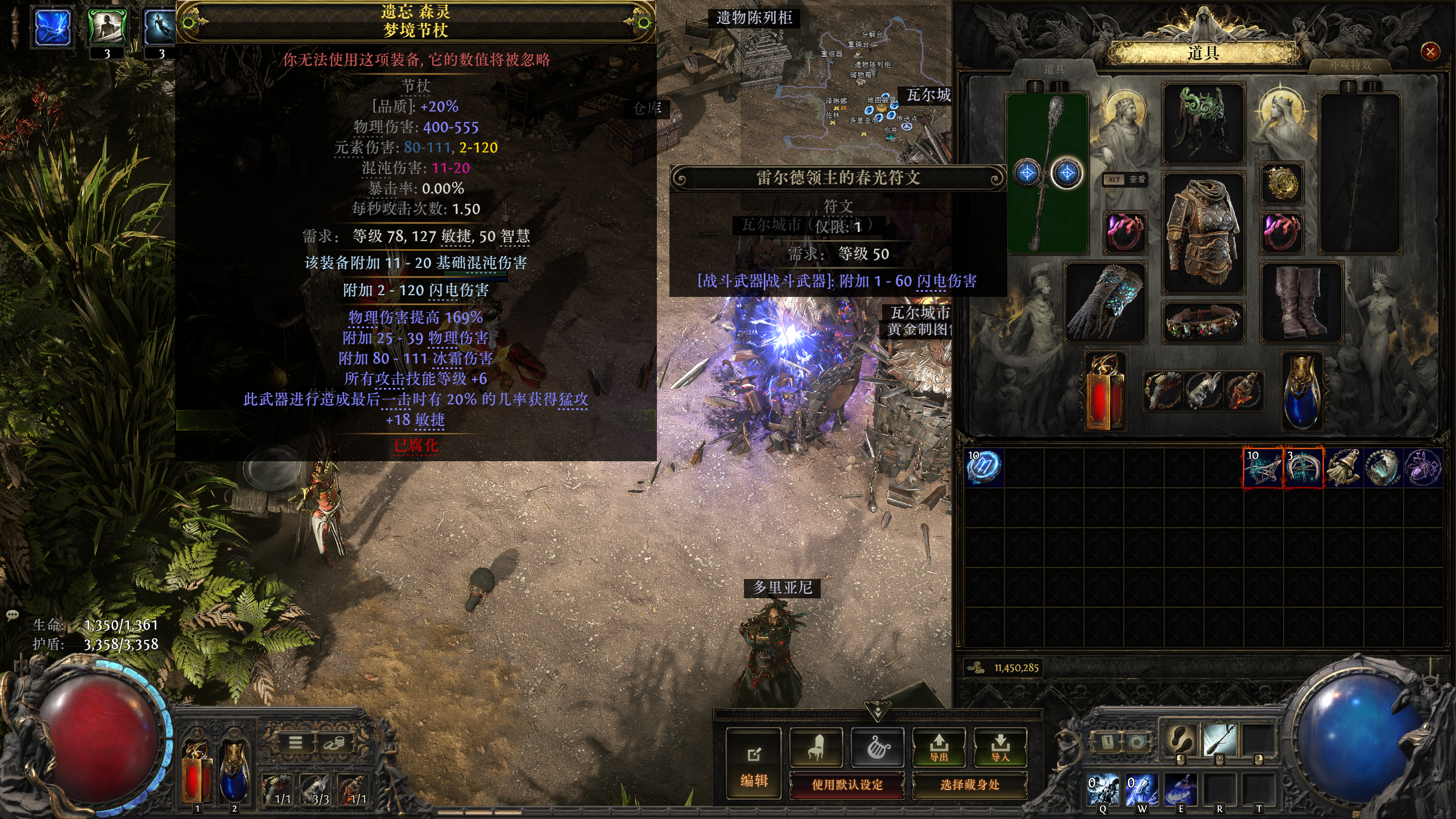Click the blue rune stack in the inventory
The width and height of the screenshot is (1456, 819).
(985, 468)
